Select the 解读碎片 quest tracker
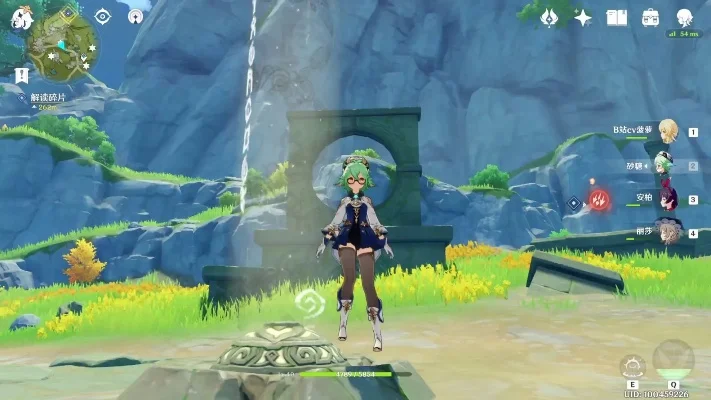The image size is (711, 400). pos(47,98)
